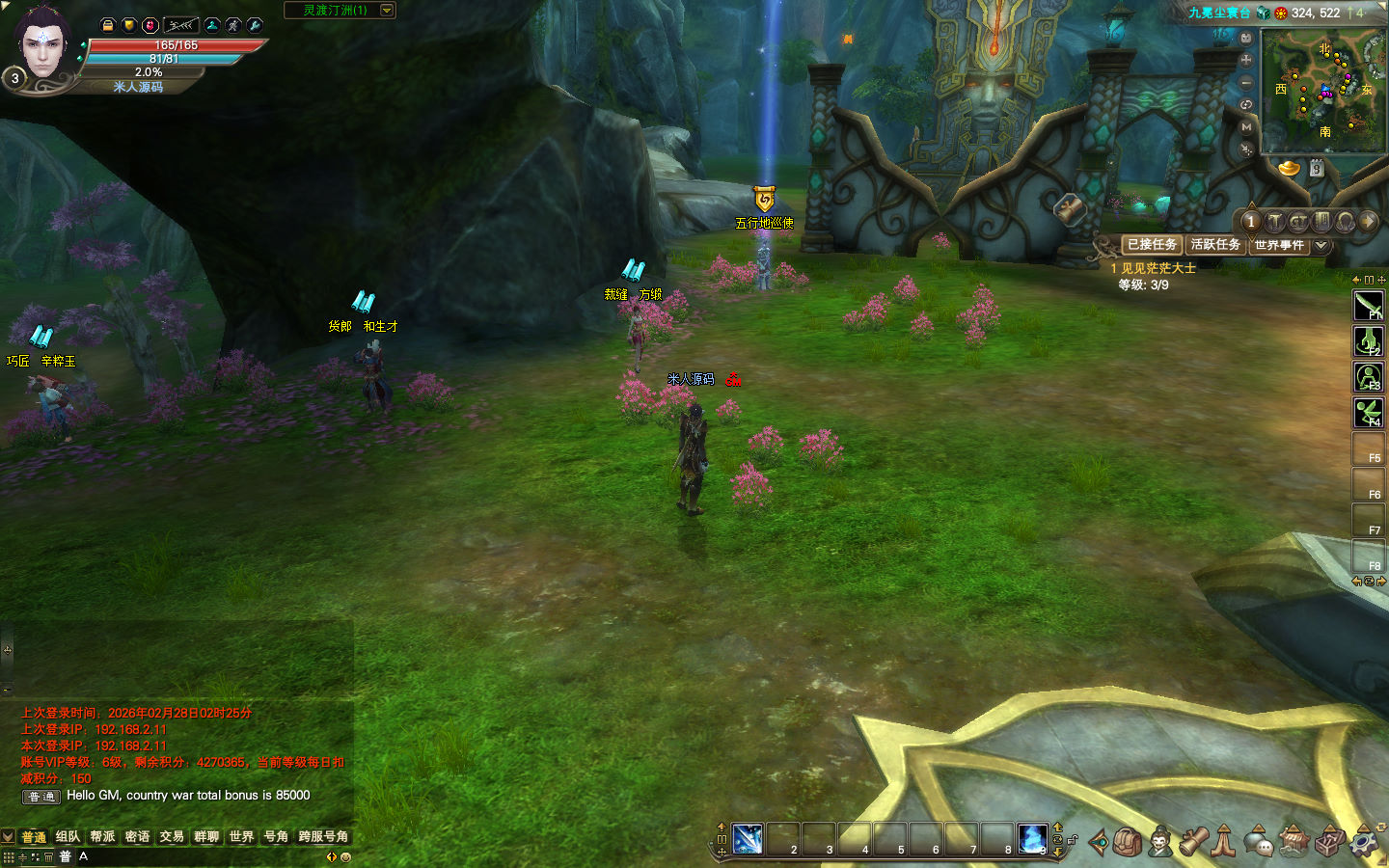Open the gear-shaped system settings icon
Viewport: 1389px width, 868px height.
[x=1364, y=842]
